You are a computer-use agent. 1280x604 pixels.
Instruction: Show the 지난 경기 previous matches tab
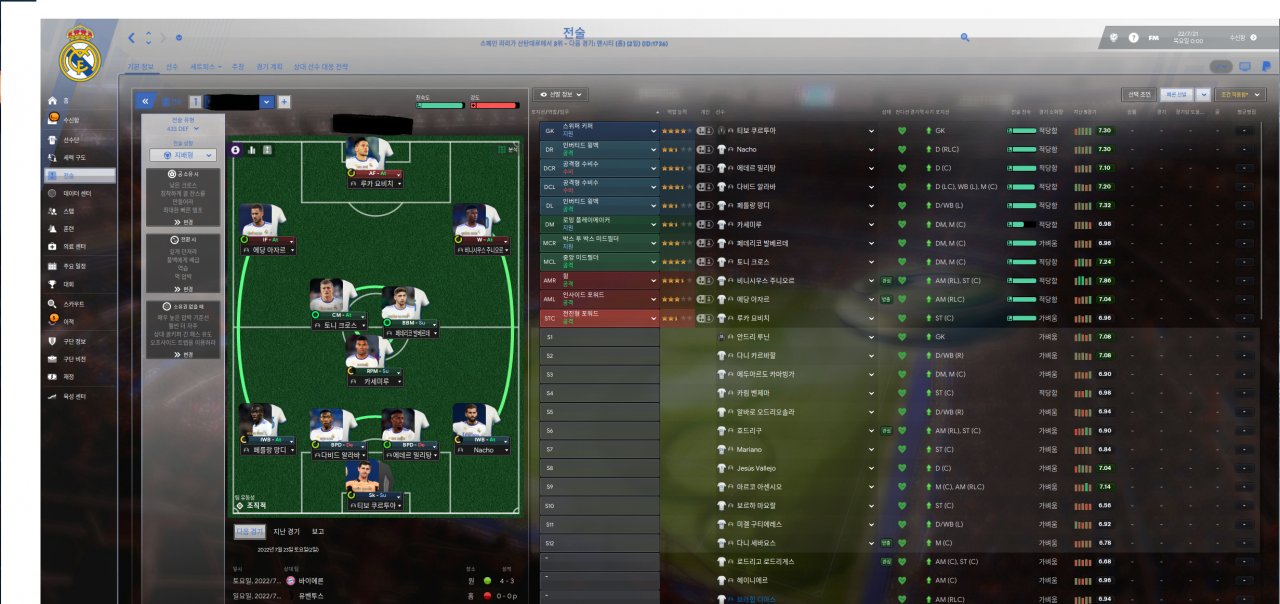(287, 532)
